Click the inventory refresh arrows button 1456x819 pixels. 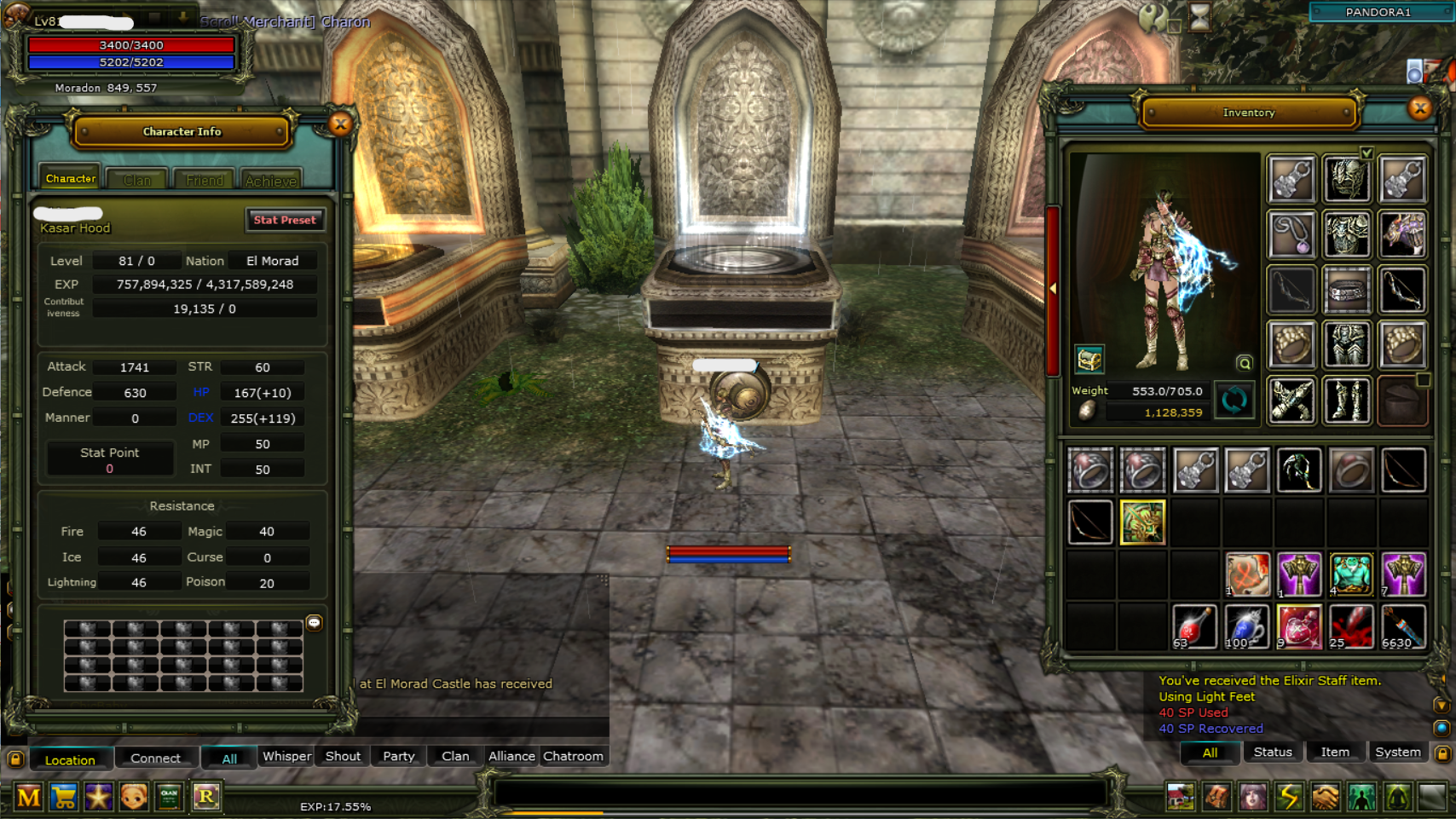point(1234,400)
